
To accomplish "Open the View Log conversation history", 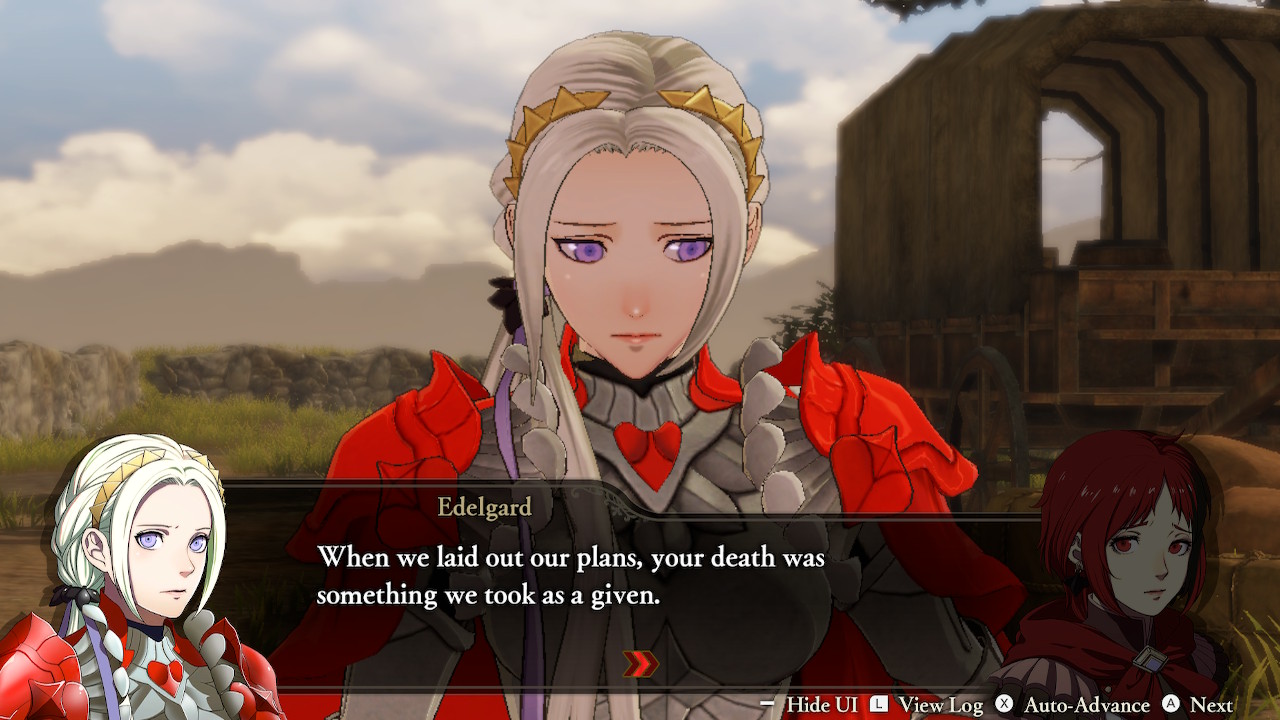I will click(943, 705).
